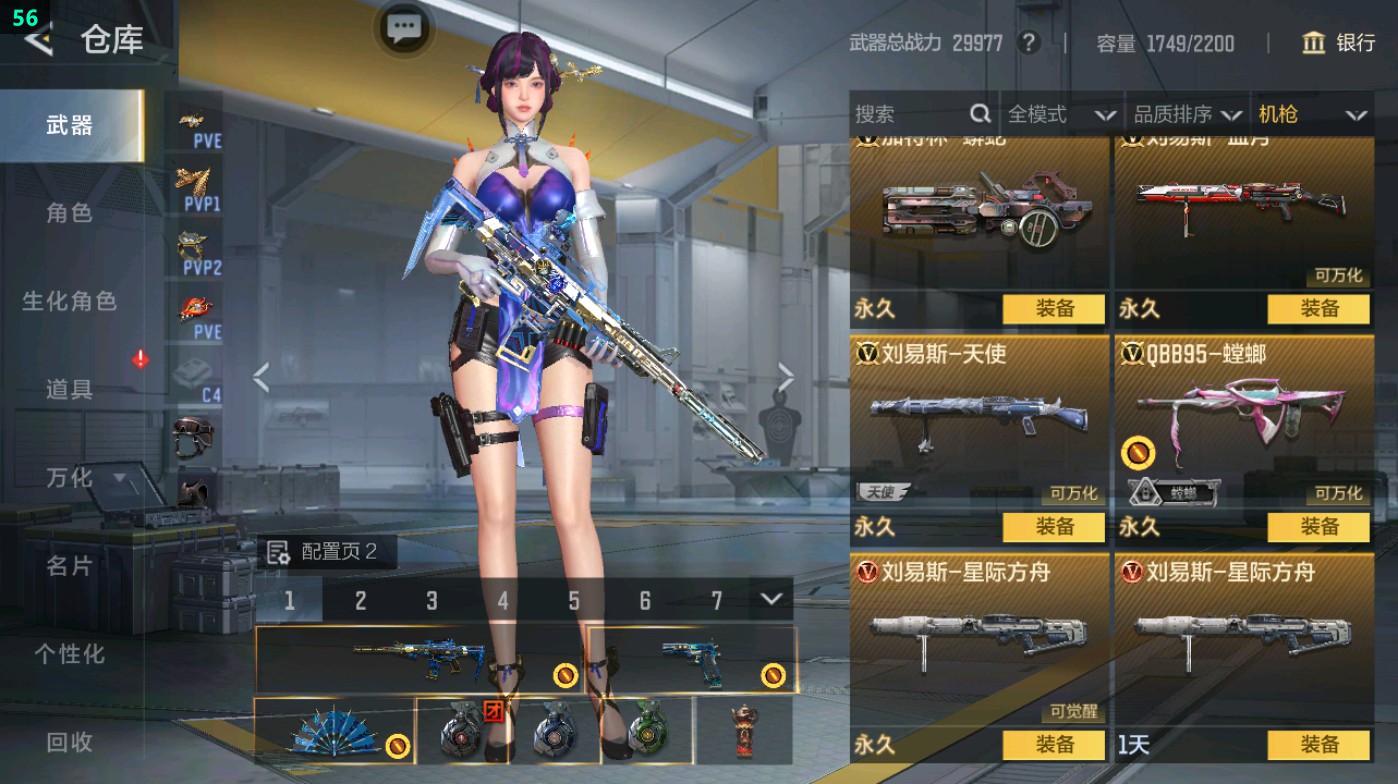
Task: Click the red PVE emblem icon
Action: (197, 306)
